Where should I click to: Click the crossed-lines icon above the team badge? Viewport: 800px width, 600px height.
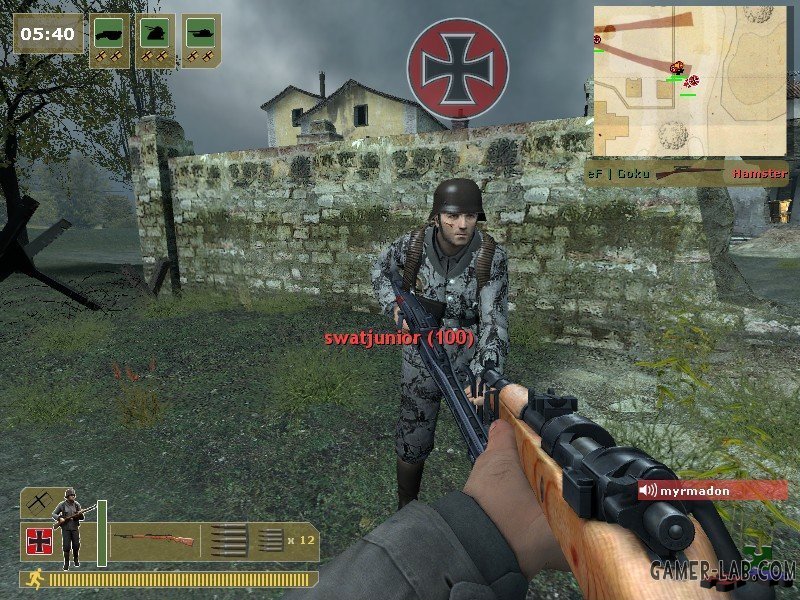click(x=40, y=500)
